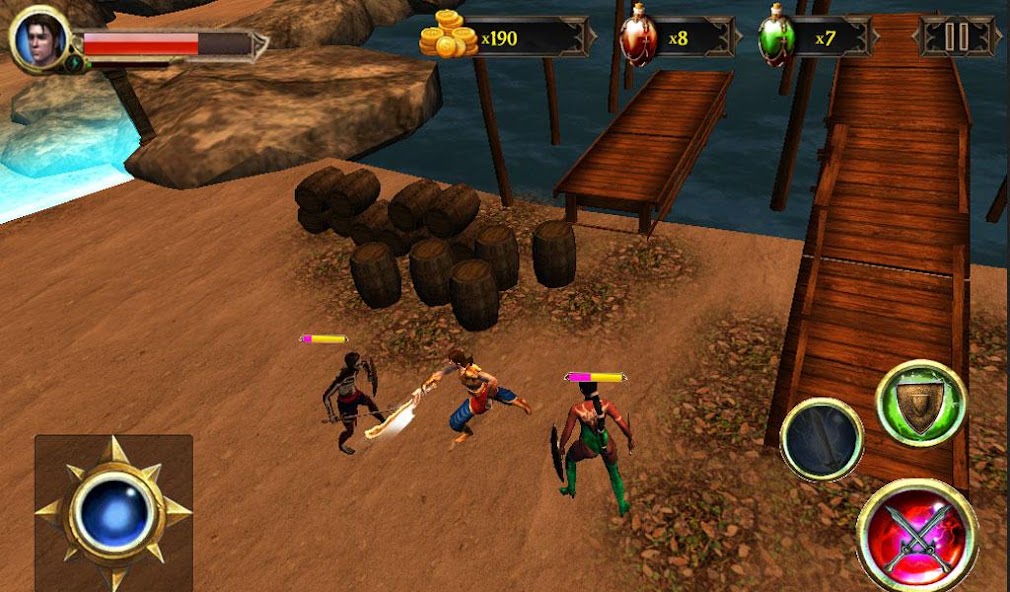This screenshot has width=1010, height=592.
Task: Click the hero portrait icon
Action: tap(39, 41)
